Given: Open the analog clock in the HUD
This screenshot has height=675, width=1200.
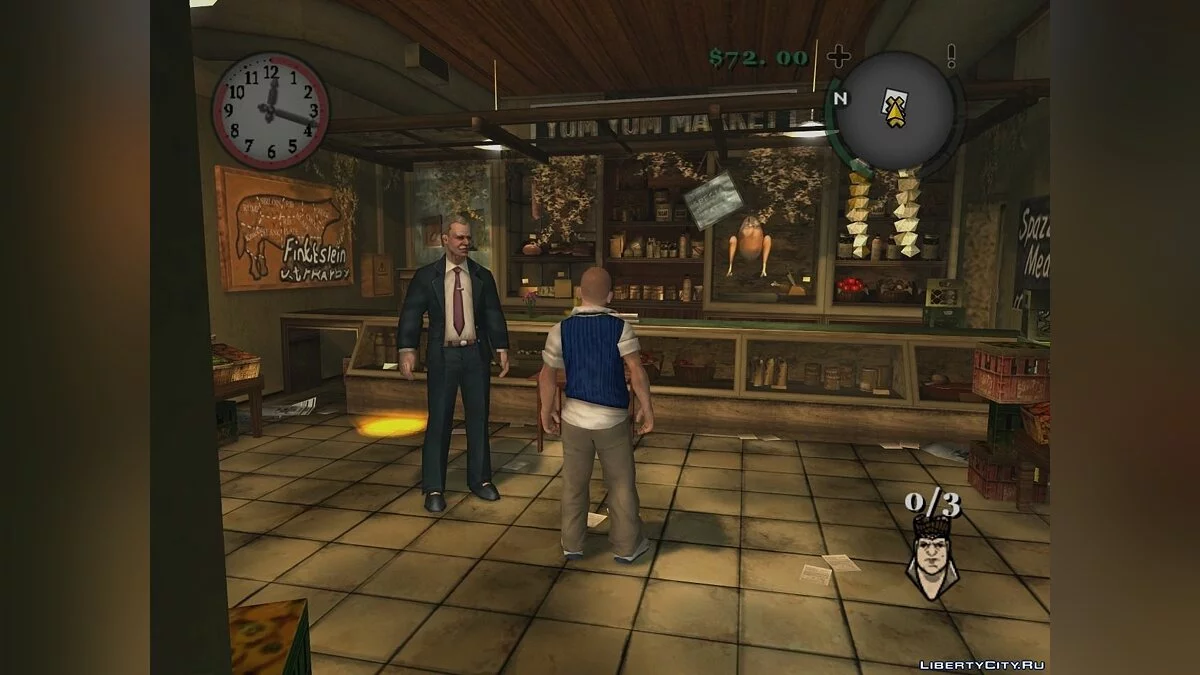Looking at the screenshot, I should click(x=270, y=110).
